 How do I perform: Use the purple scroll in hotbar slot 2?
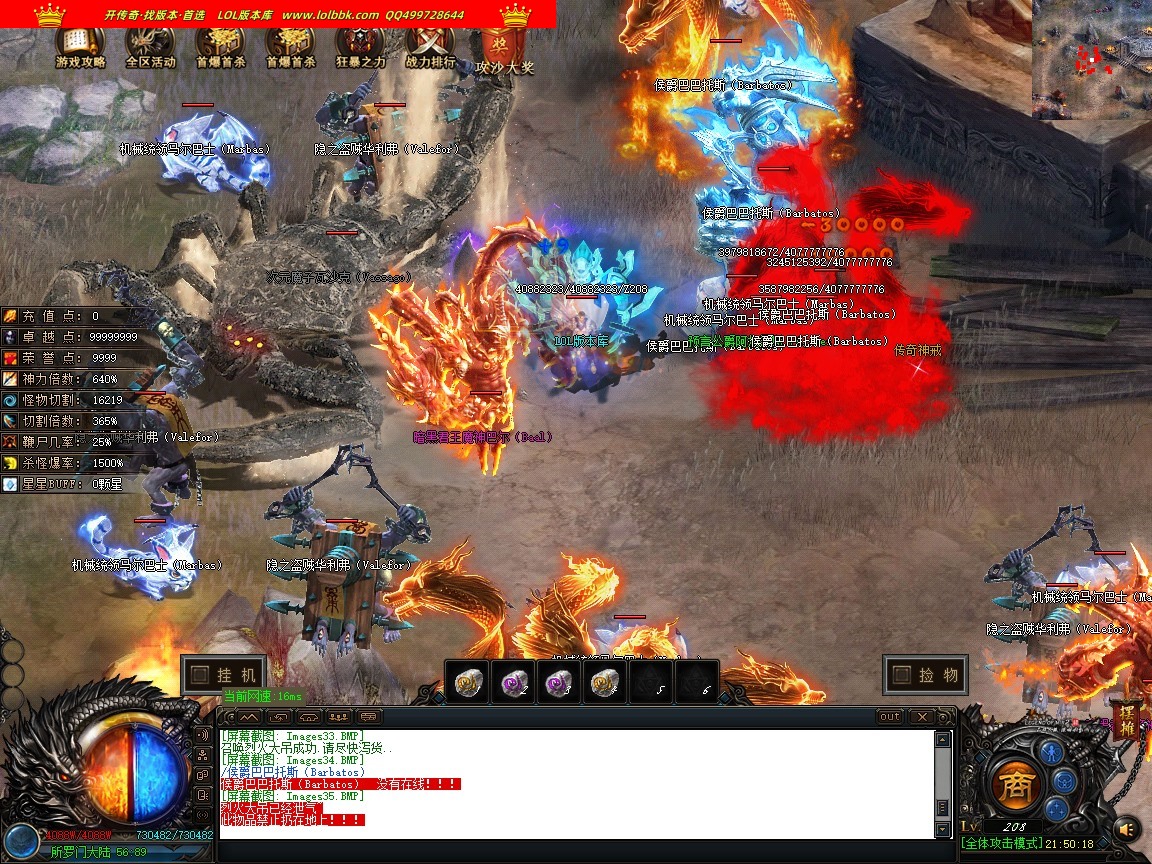516,683
